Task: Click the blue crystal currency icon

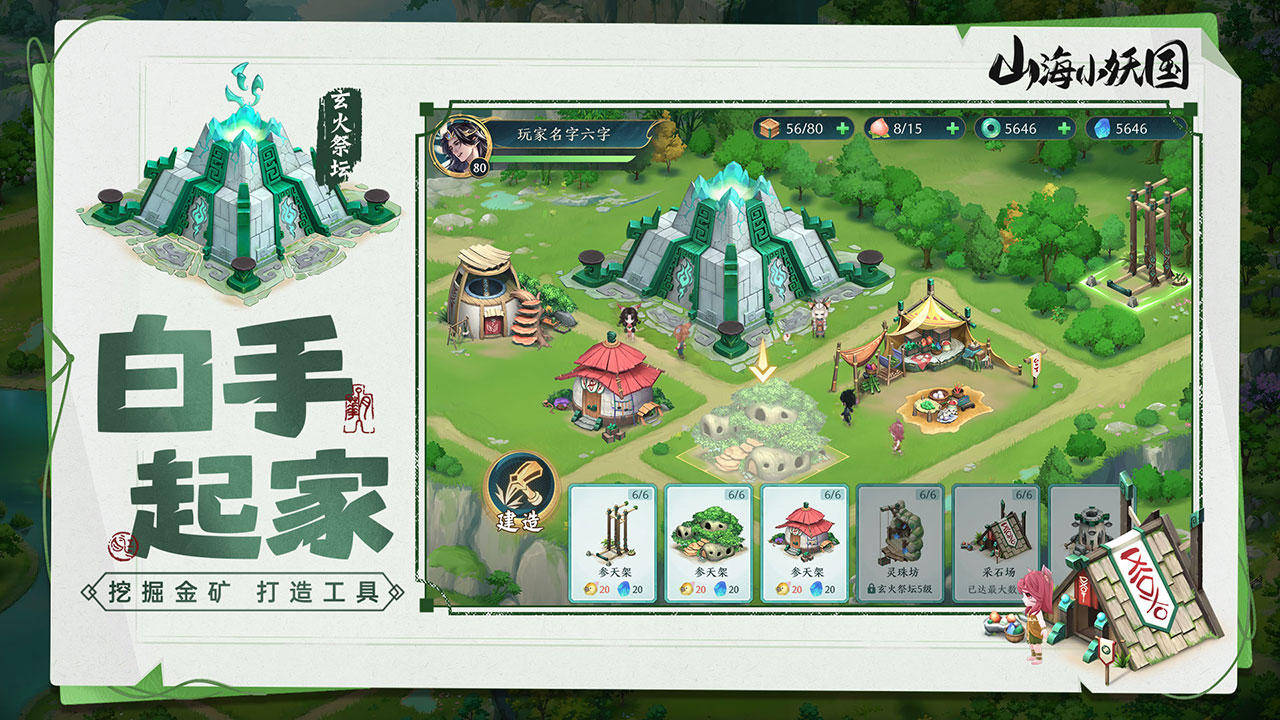Action: click(1103, 128)
